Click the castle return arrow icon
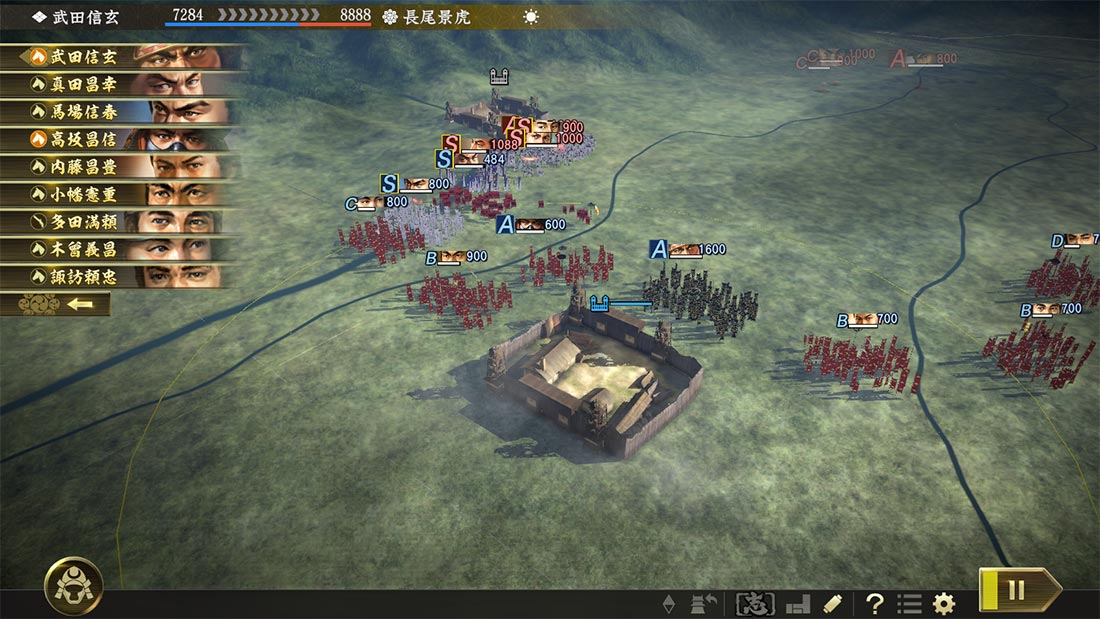The image size is (1100, 619). 704,604
